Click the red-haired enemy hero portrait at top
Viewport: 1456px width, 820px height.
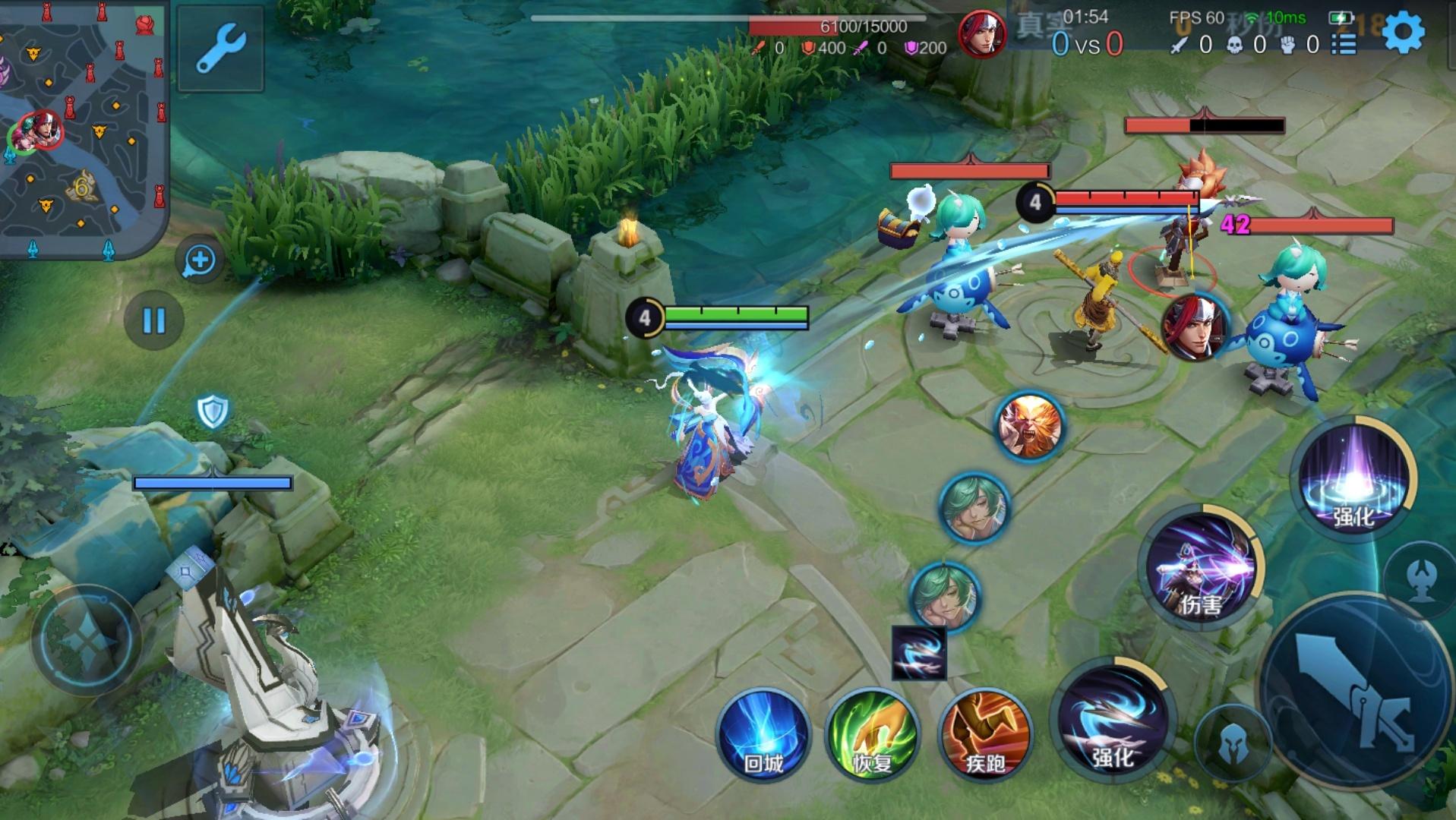981,34
